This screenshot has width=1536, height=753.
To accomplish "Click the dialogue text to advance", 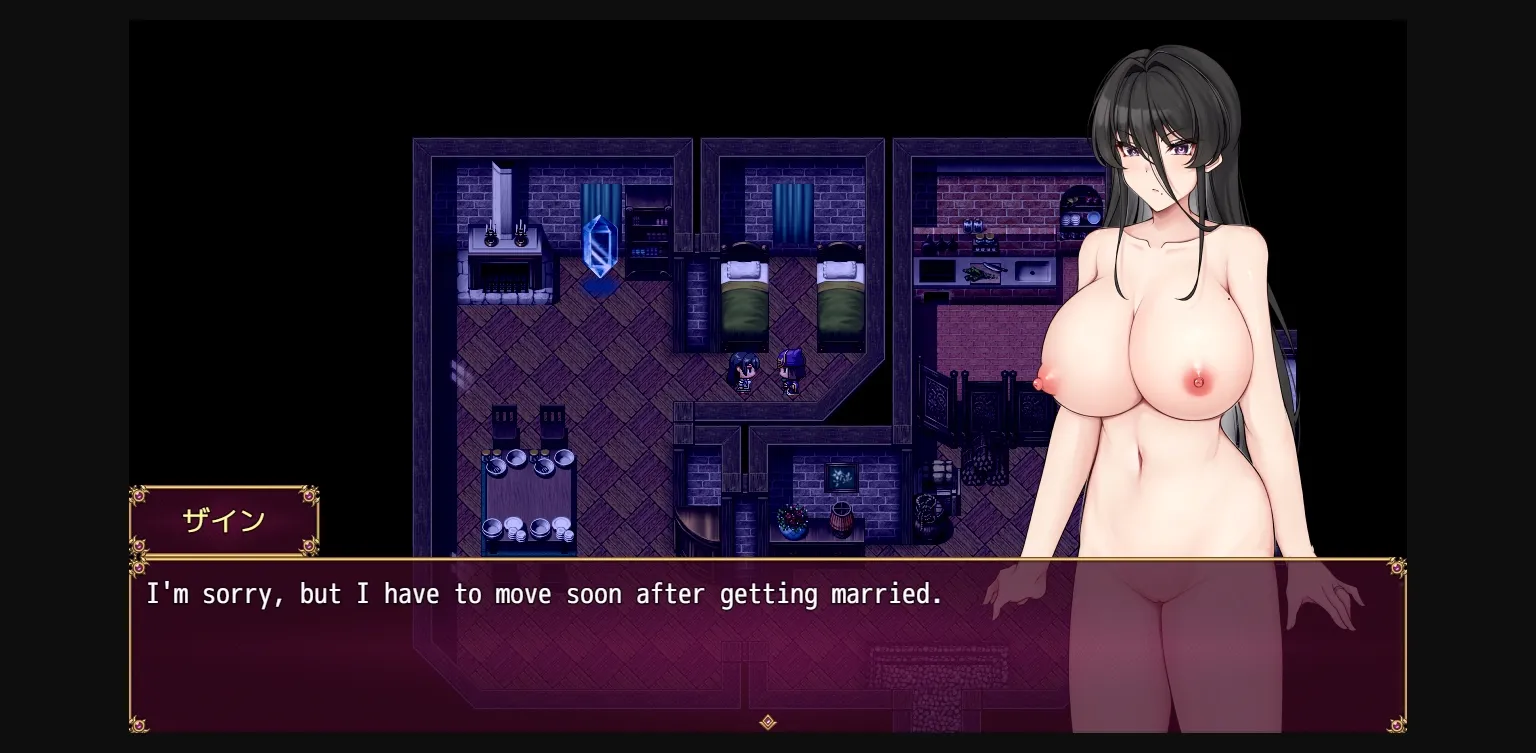I will point(544,594).
